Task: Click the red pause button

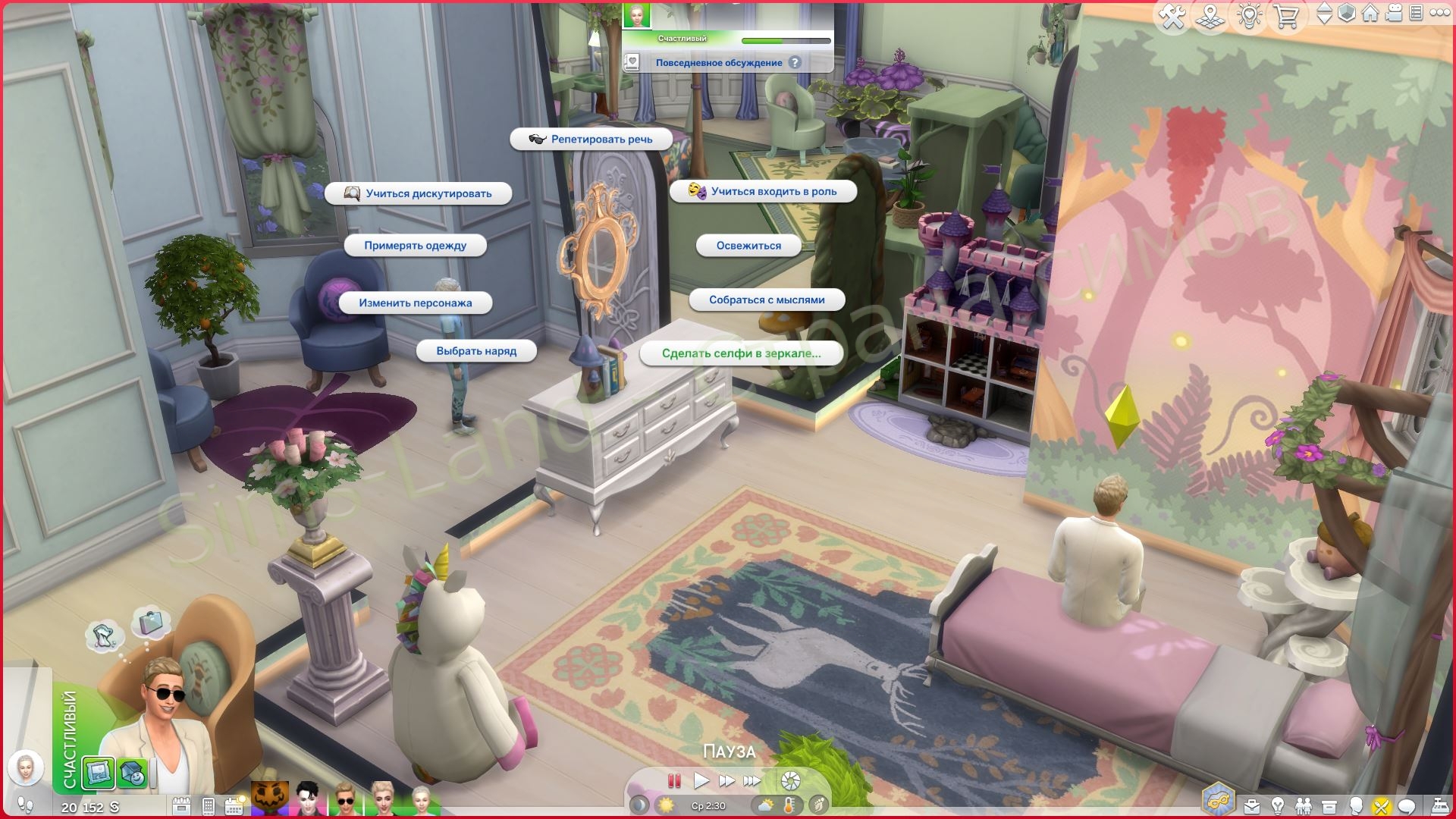Action: (x=674, y=780)
